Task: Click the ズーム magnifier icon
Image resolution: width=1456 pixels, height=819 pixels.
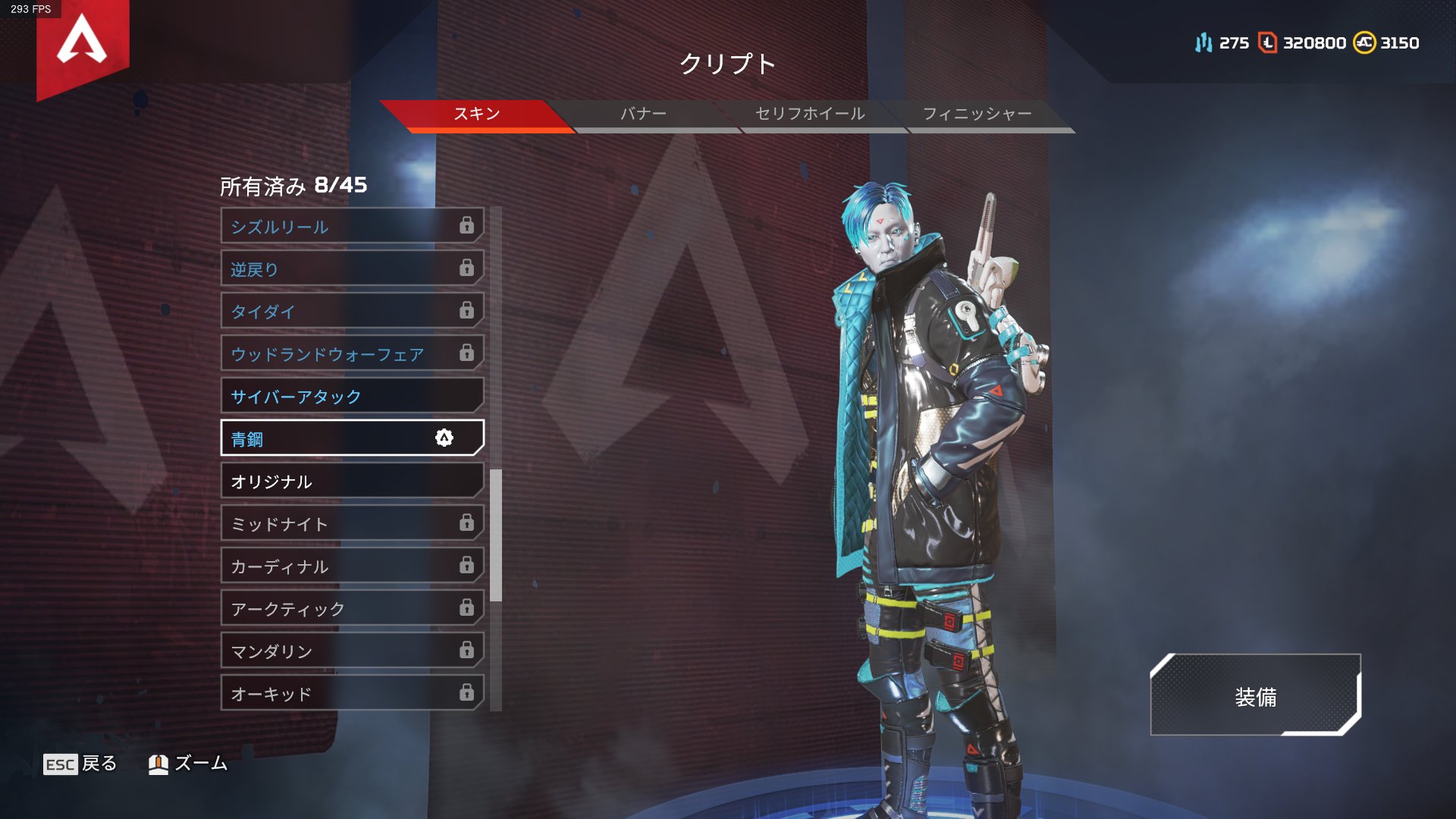Action: [x=159, y=764]
